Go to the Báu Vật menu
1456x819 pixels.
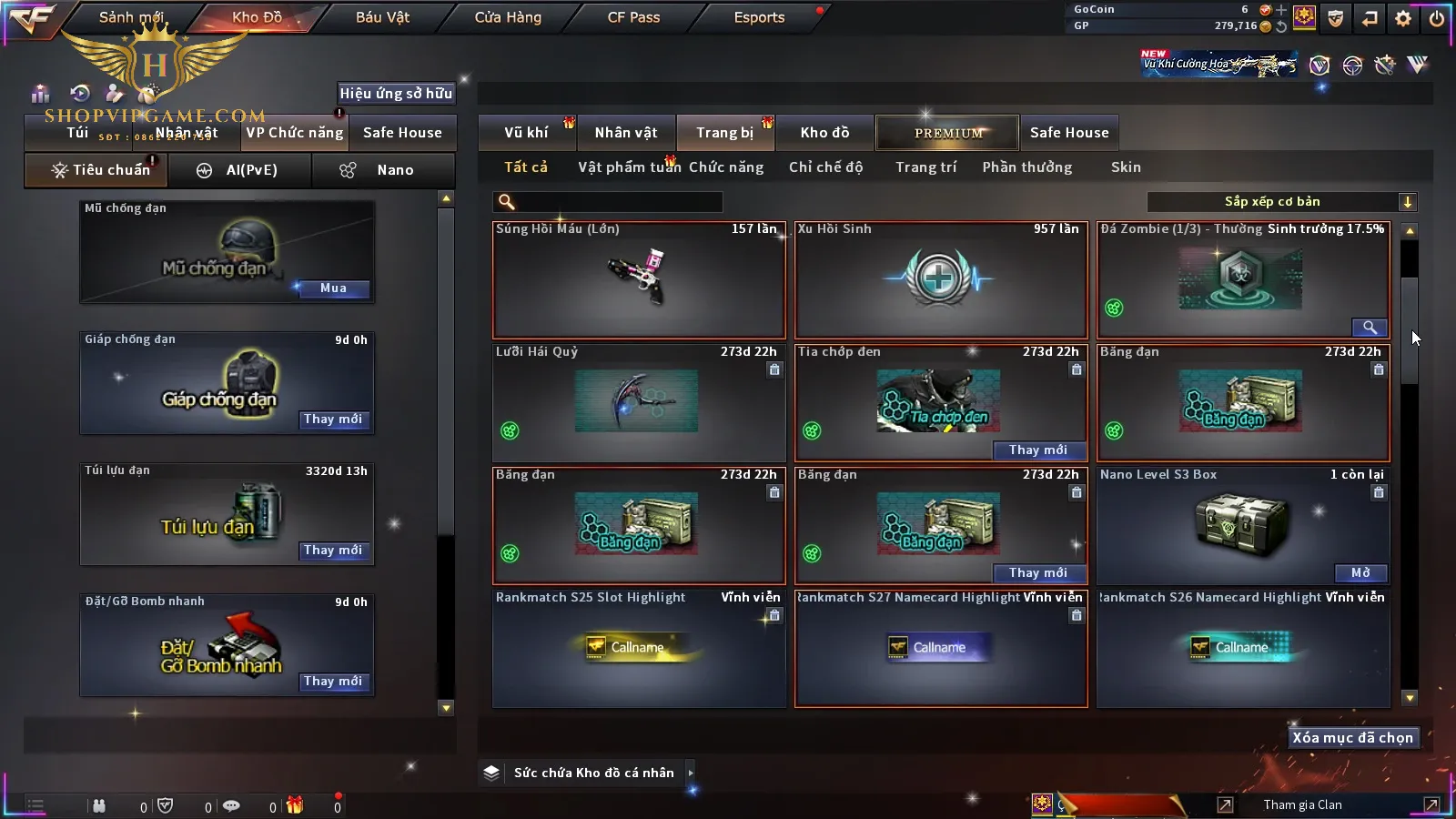(x=382, y=17)
